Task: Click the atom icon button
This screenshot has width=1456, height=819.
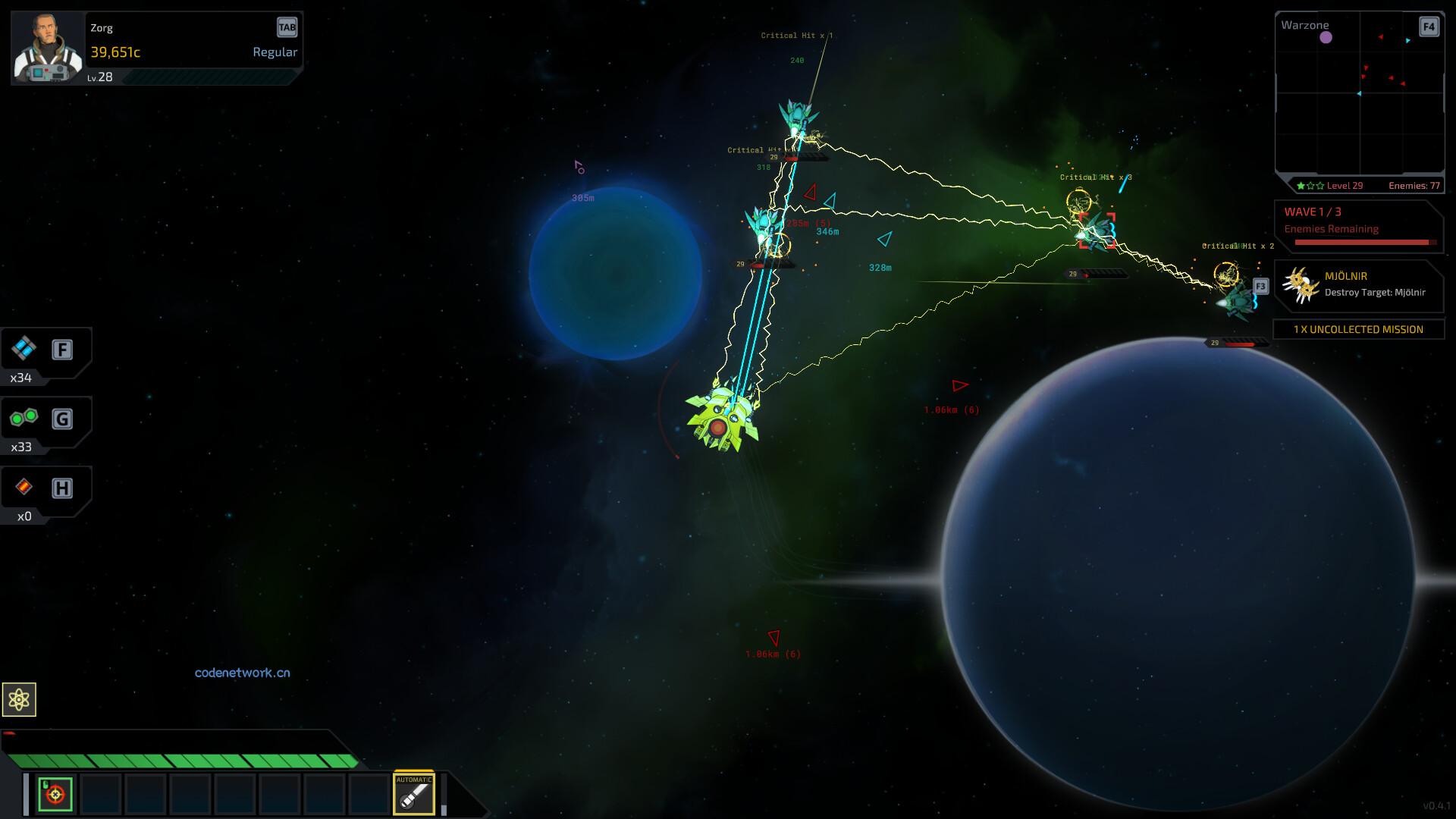Action: point(19,699)
